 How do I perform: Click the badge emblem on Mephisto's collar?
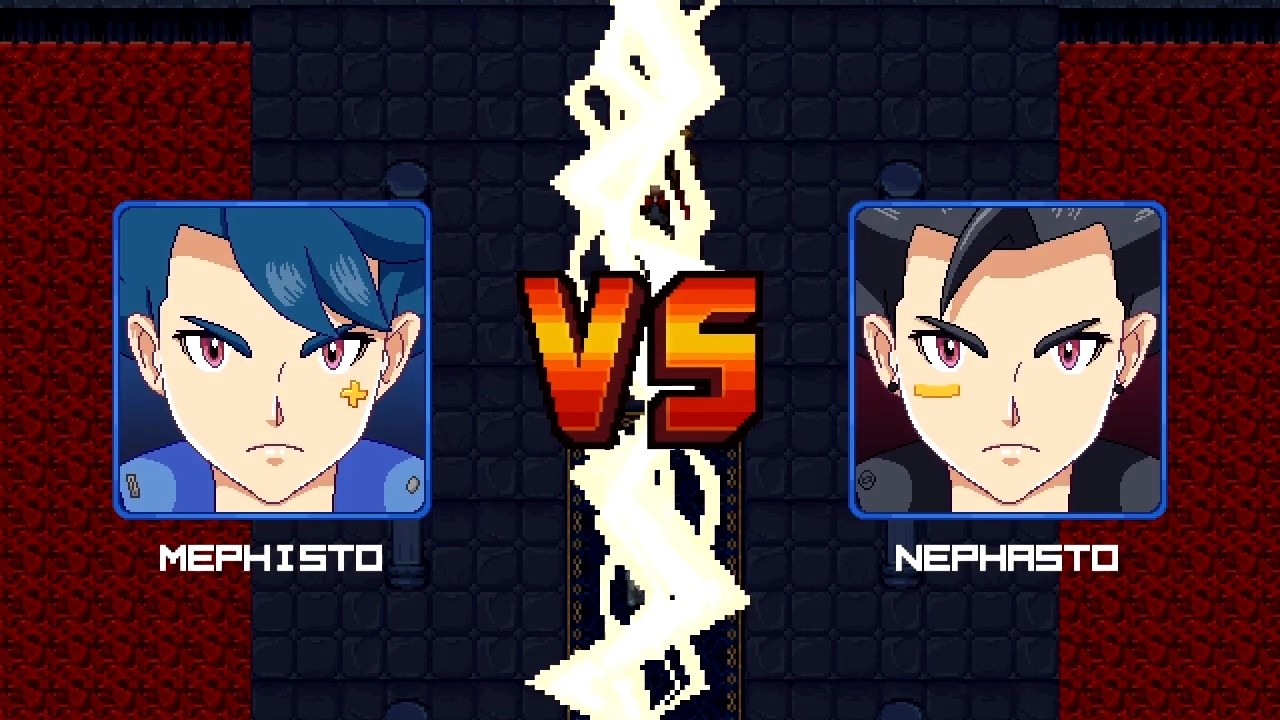[133, 484]
